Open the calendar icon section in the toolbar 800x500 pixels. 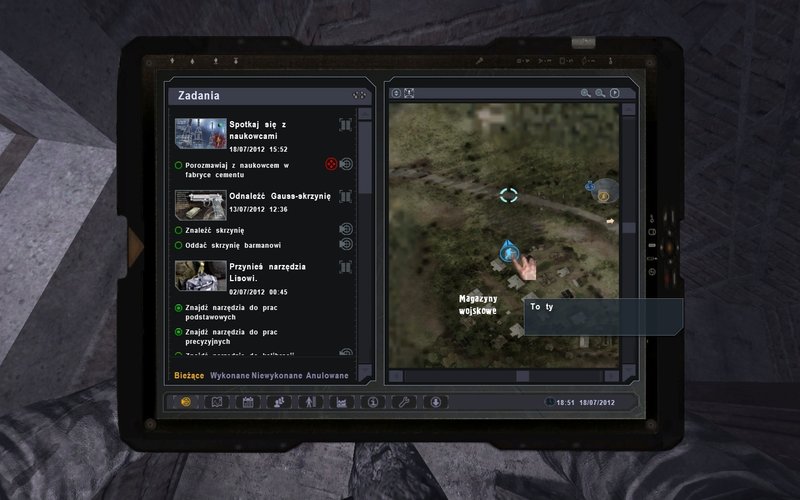coord(247,402)
